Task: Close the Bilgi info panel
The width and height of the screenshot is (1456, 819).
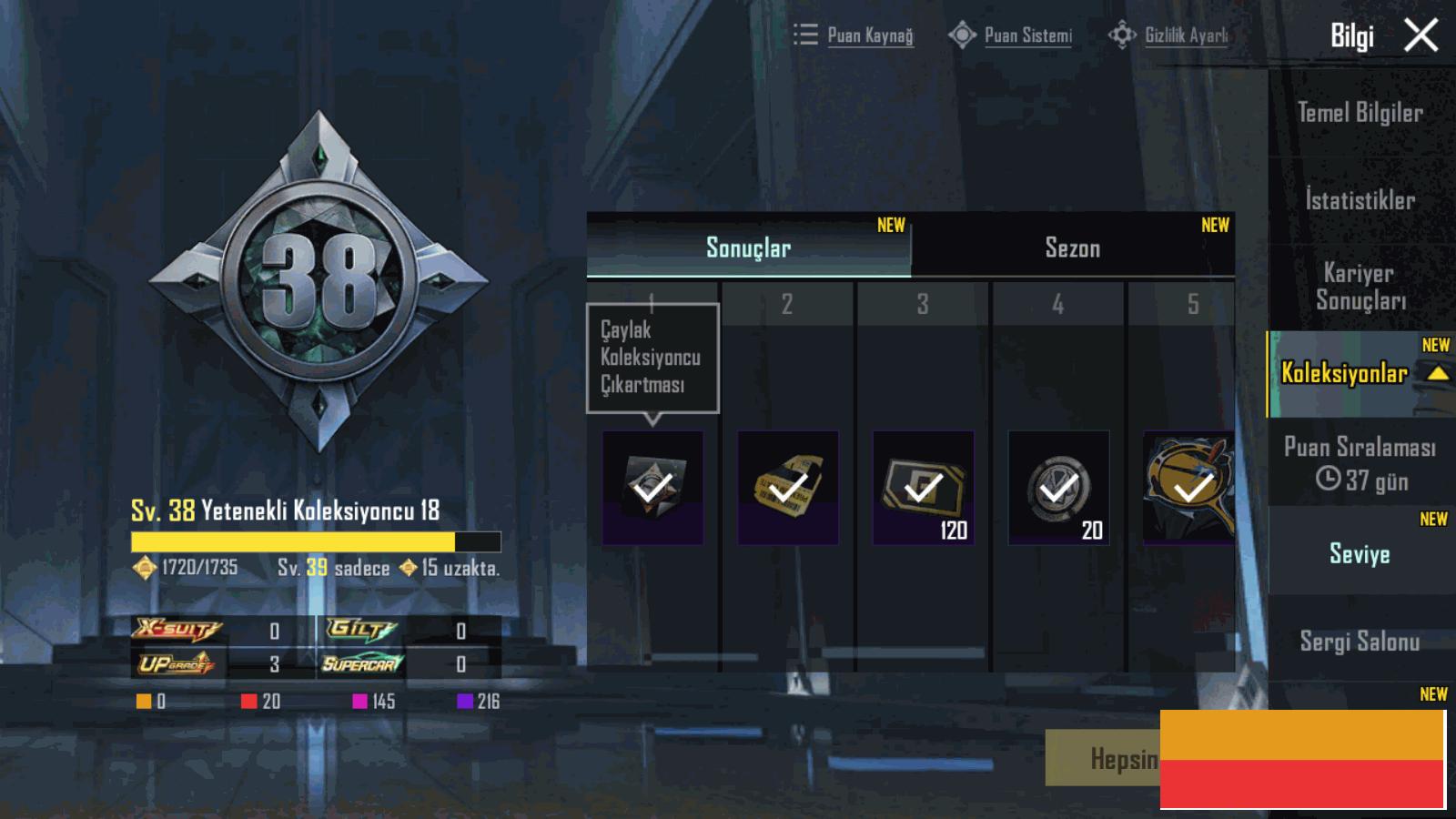Action: [1421, 36]
